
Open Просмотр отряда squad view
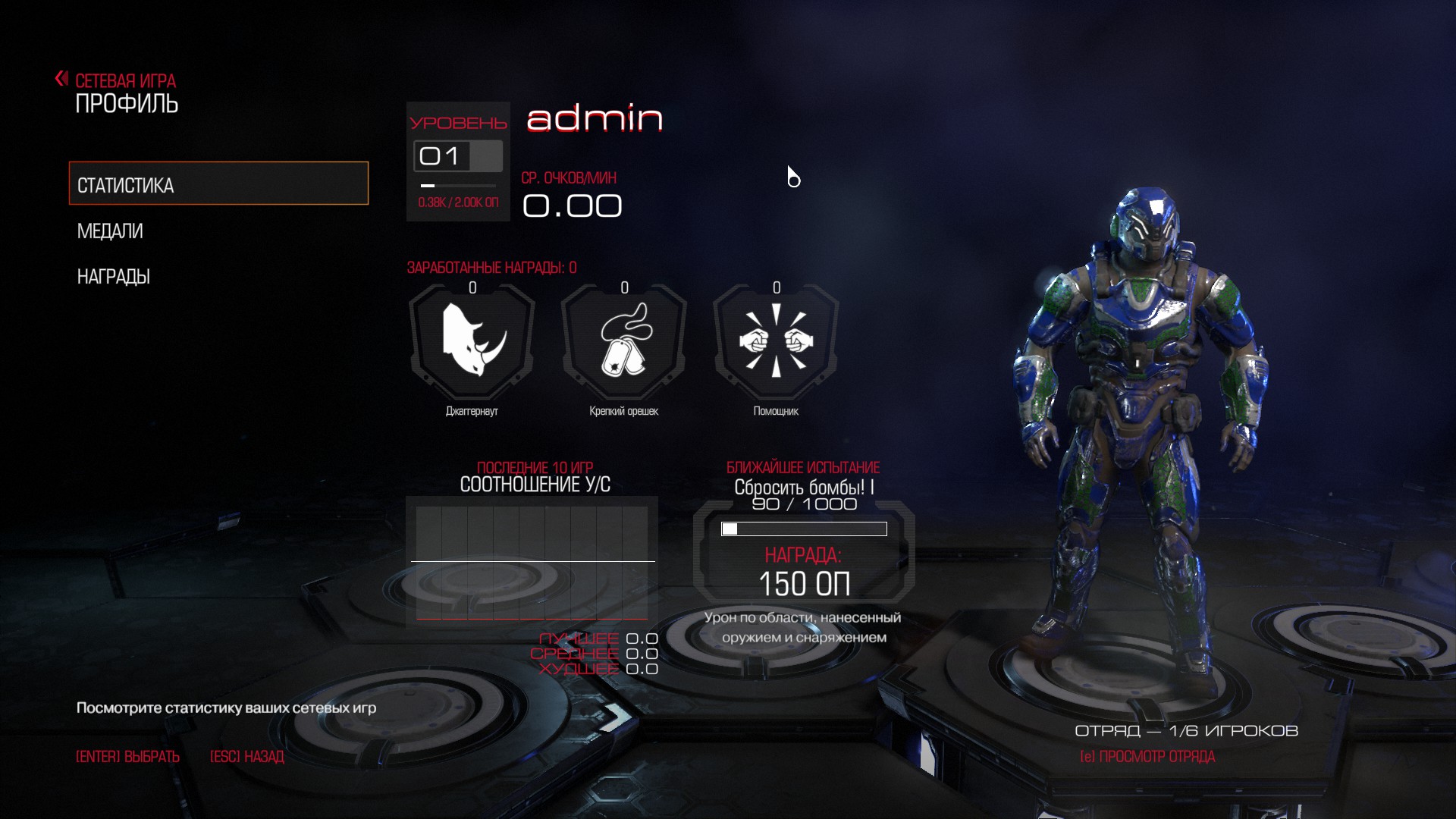click(1147, 757)
